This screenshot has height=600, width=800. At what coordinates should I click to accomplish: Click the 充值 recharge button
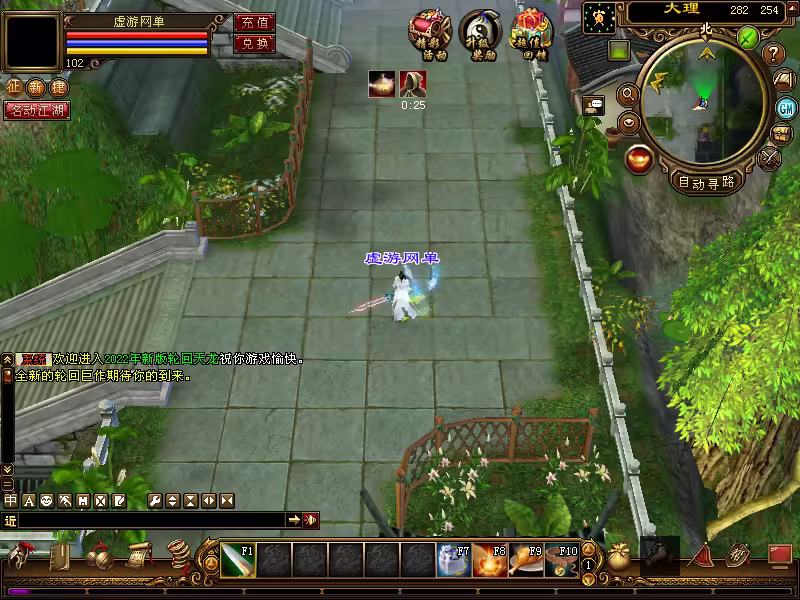pyautogui.click(x=254, y=22)
